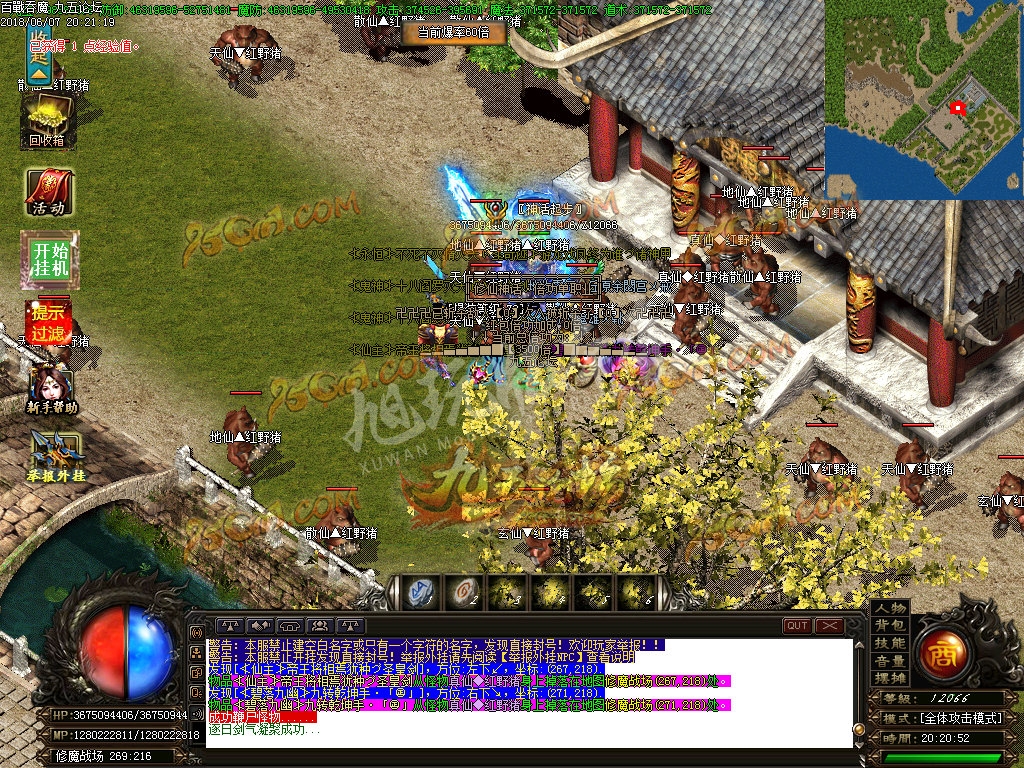1024x768 pixels.
Task: Toggle 音量 sound setting
Action: coord(889,661)
